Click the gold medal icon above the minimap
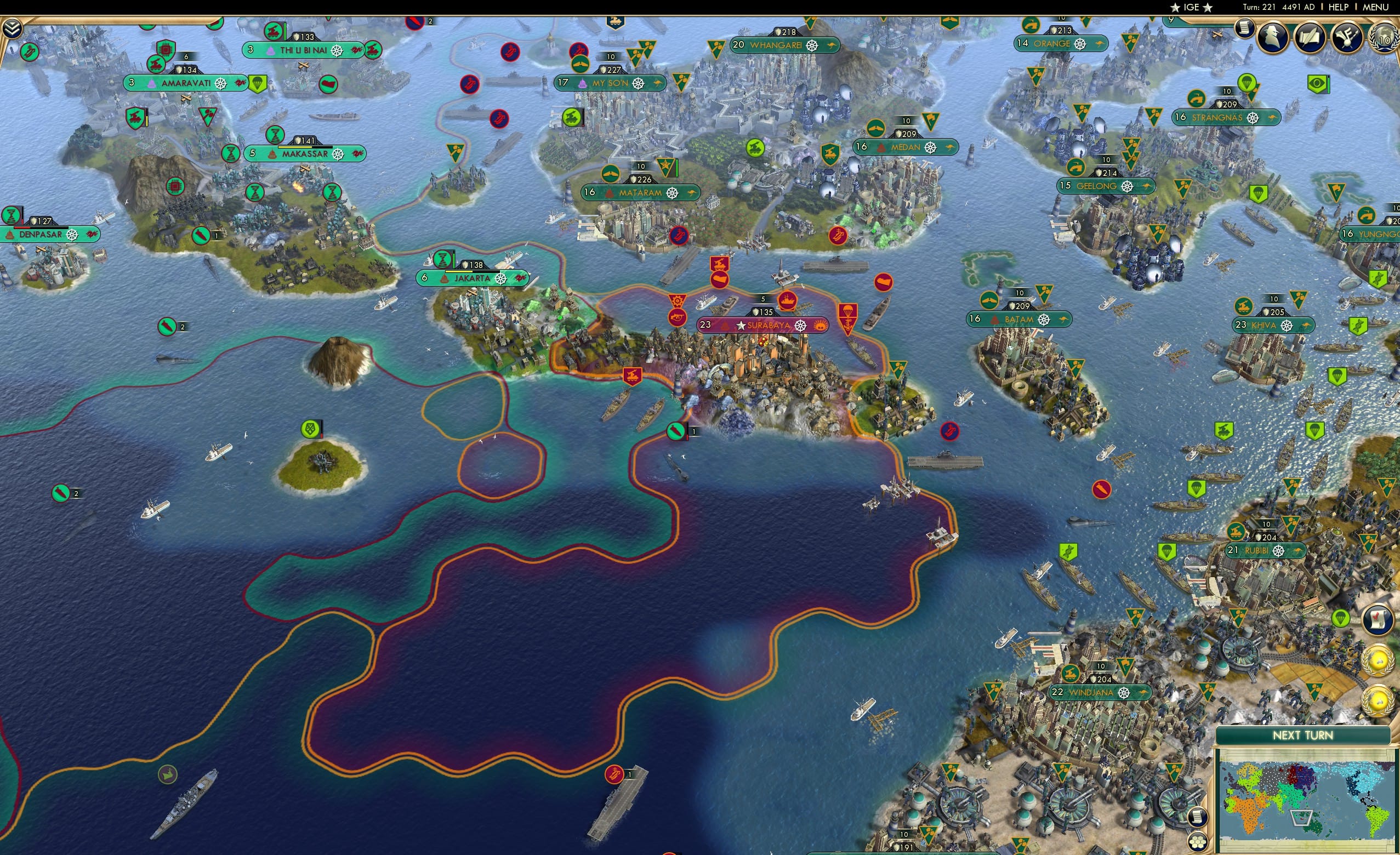 (1379, 663)
